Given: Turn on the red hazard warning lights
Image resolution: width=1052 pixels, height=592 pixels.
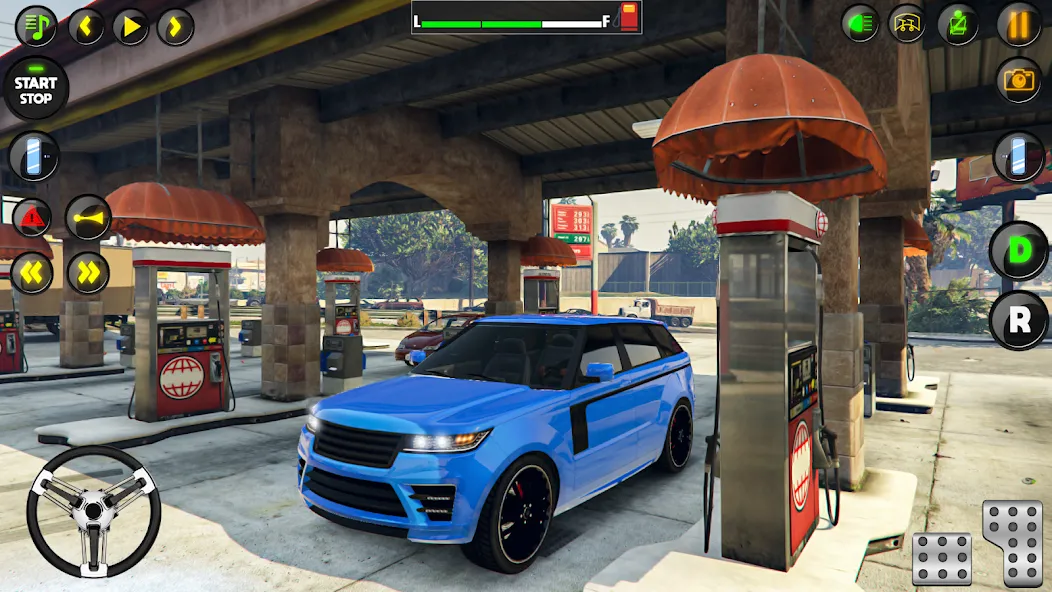Looking at the screenshot, I should [31, 217].
